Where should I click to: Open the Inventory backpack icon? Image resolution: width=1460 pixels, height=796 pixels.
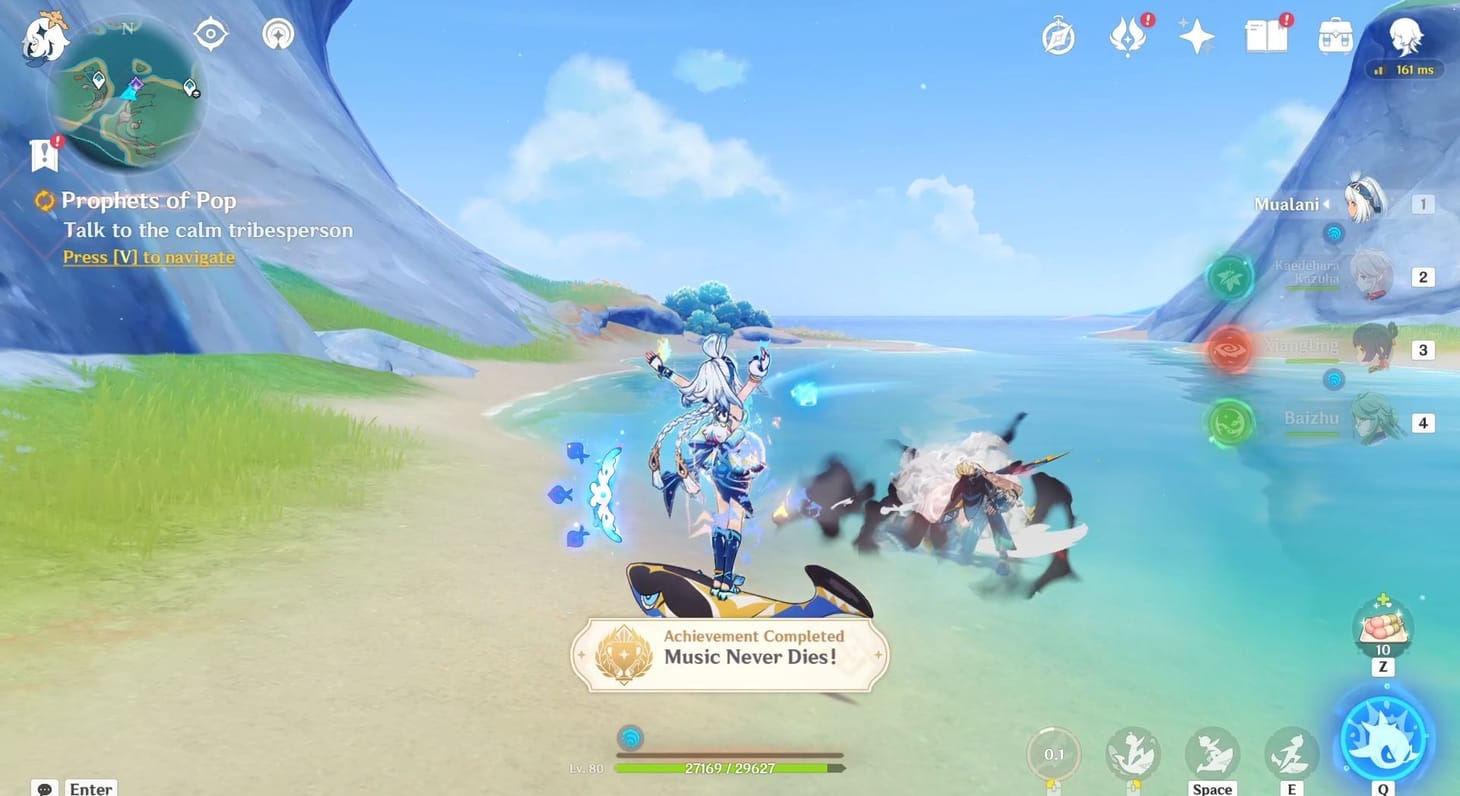click(x=1333, y=35)
